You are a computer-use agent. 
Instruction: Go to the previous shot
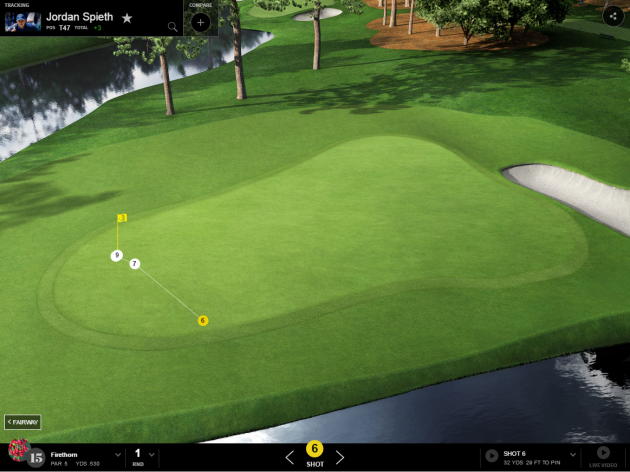(x=290, y=457)
